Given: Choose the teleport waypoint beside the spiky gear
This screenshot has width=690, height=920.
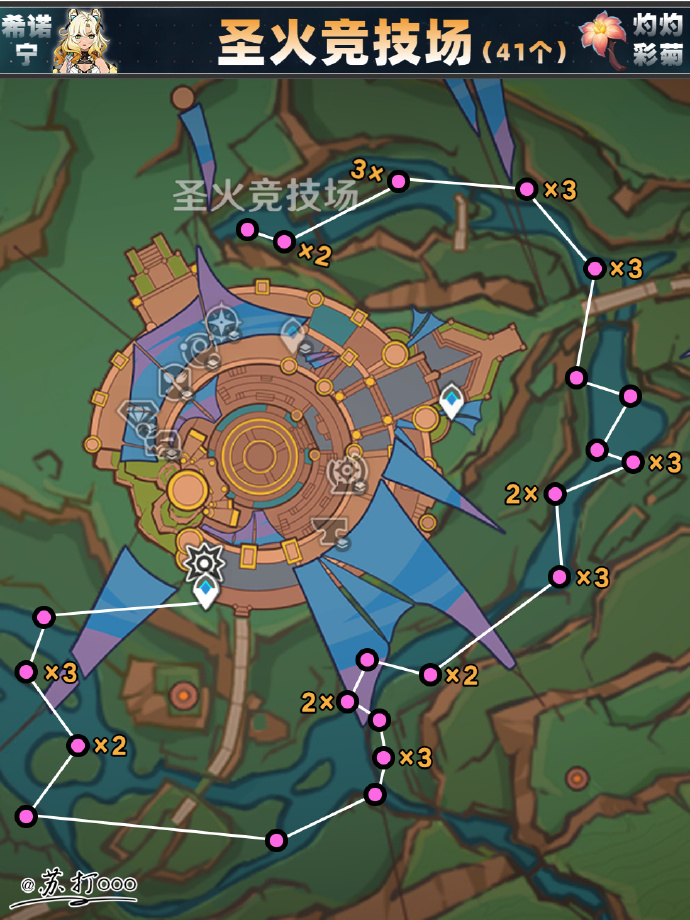Looking at the screenshot, I should pos(206,592).
